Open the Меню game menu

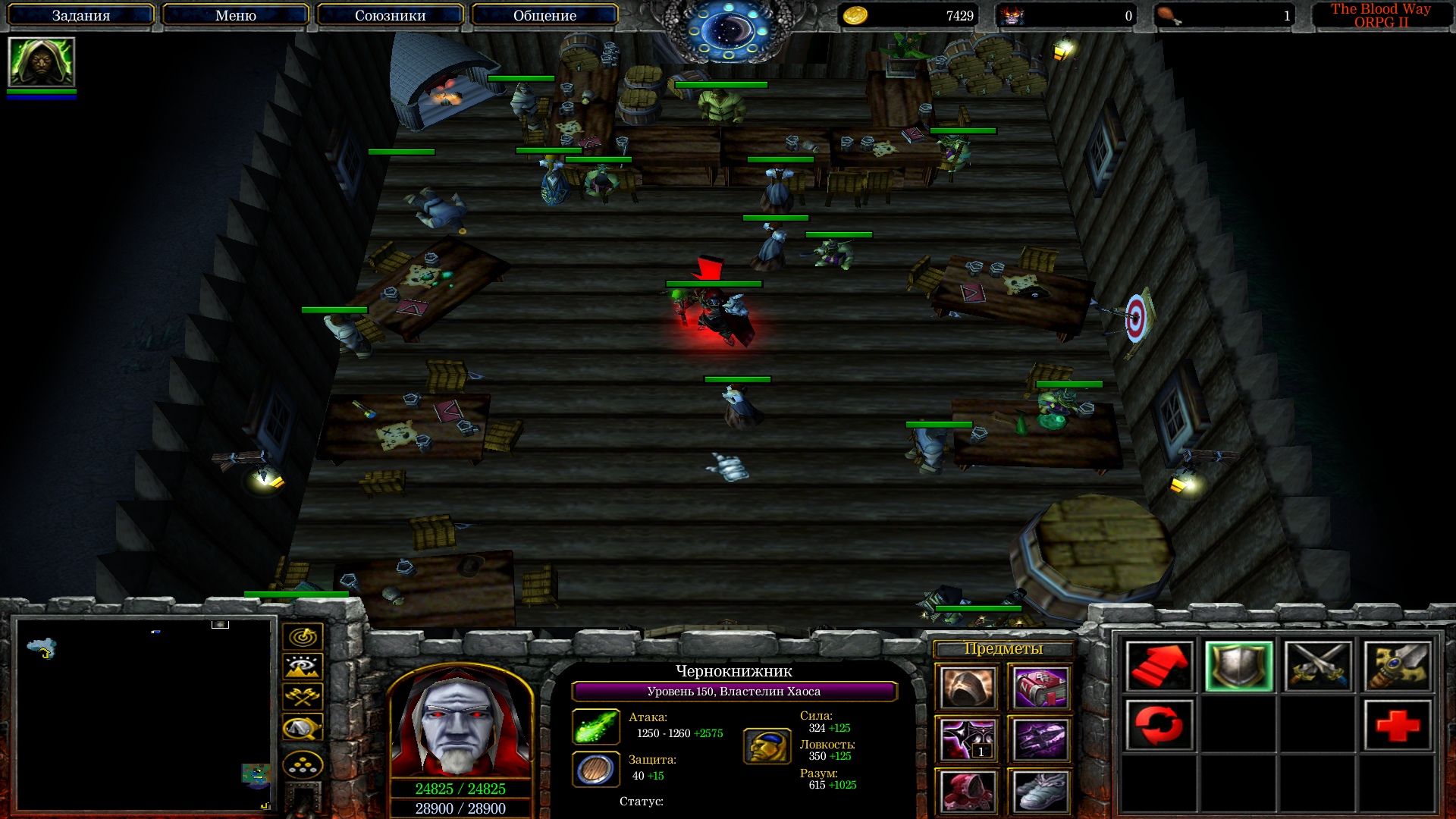click(236, 15)
